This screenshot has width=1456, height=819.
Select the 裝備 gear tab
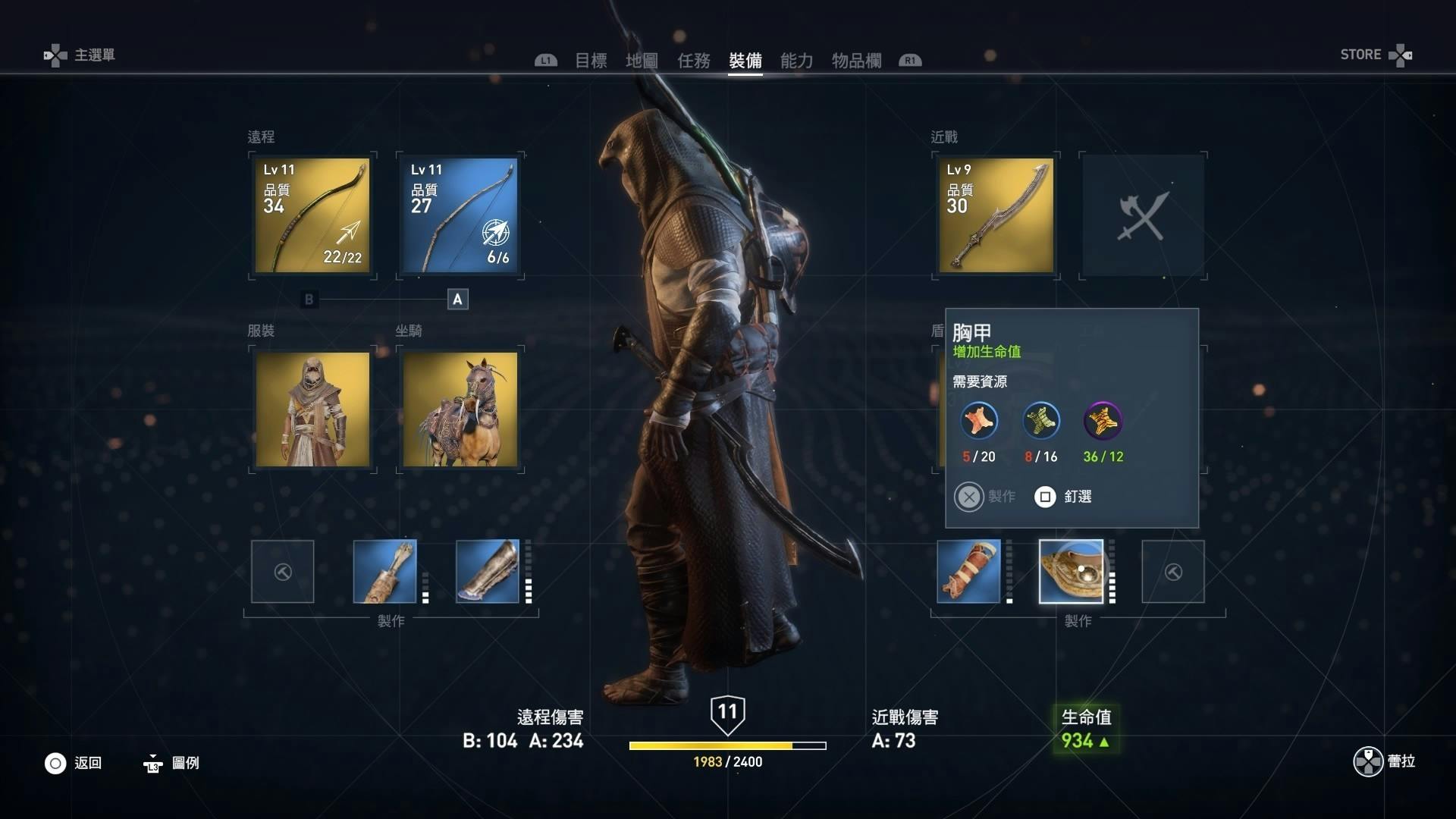(x=745, y=61)
